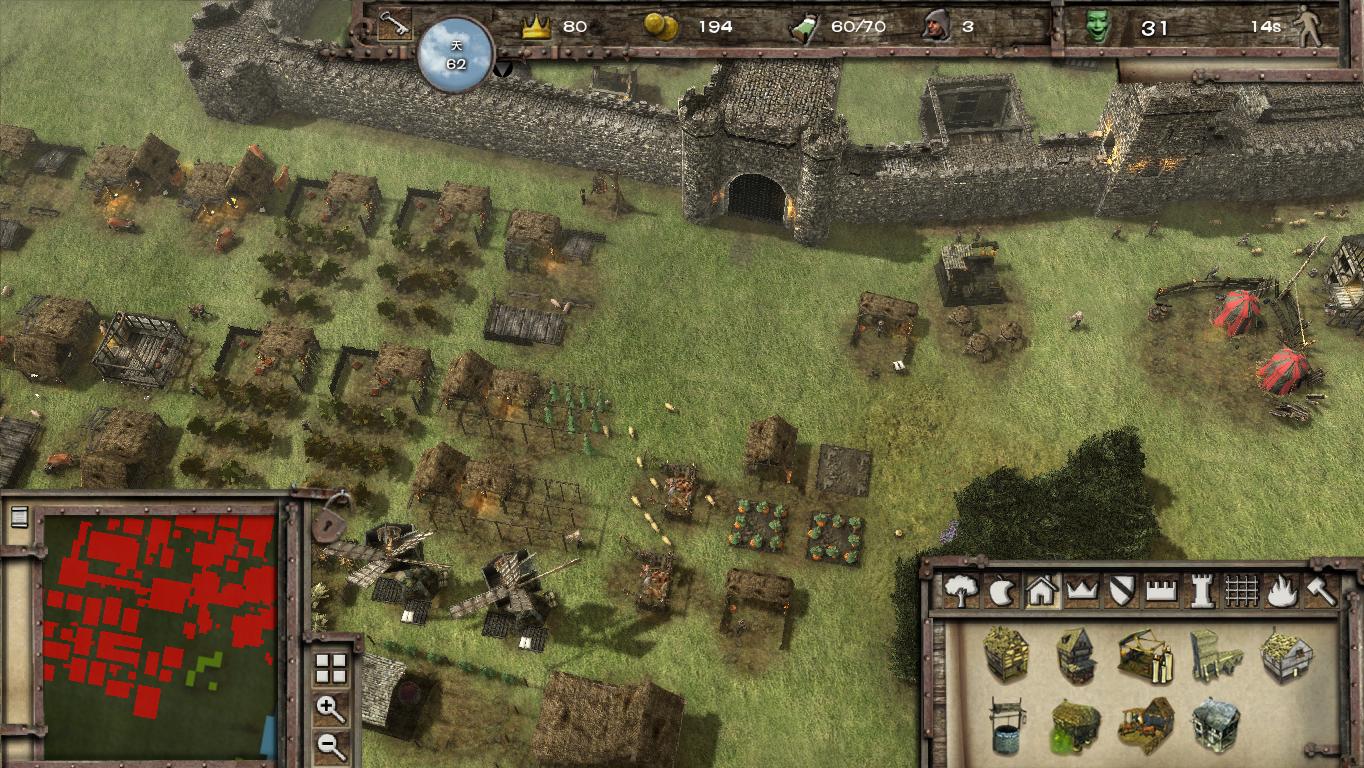Image resolution: width=1364 pixels, height=768 pixels.
Task: Select the hammer tab
Action: click(x=1321, y=590)
